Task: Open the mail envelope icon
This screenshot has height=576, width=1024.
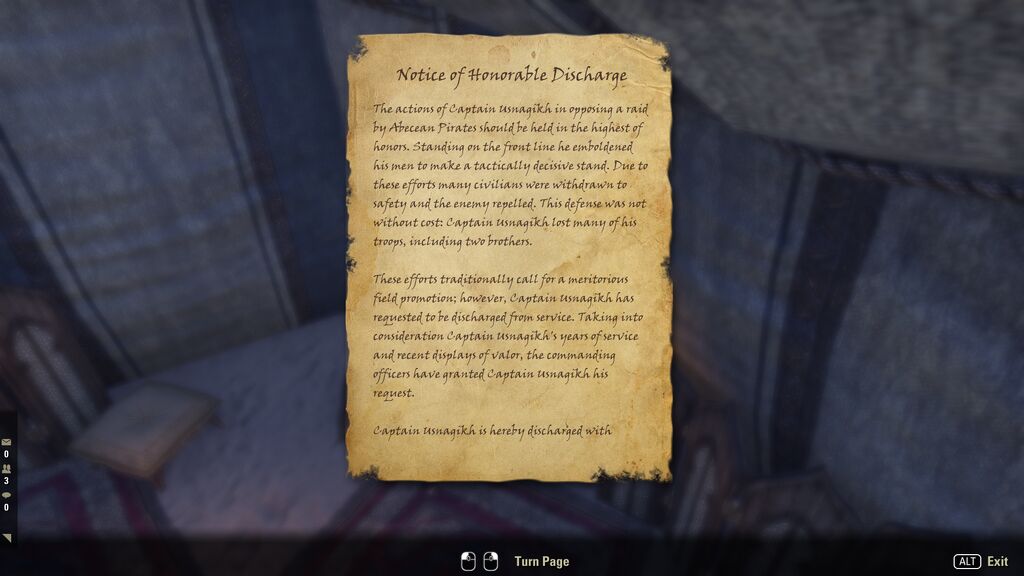Action: [x=6, y=441]
